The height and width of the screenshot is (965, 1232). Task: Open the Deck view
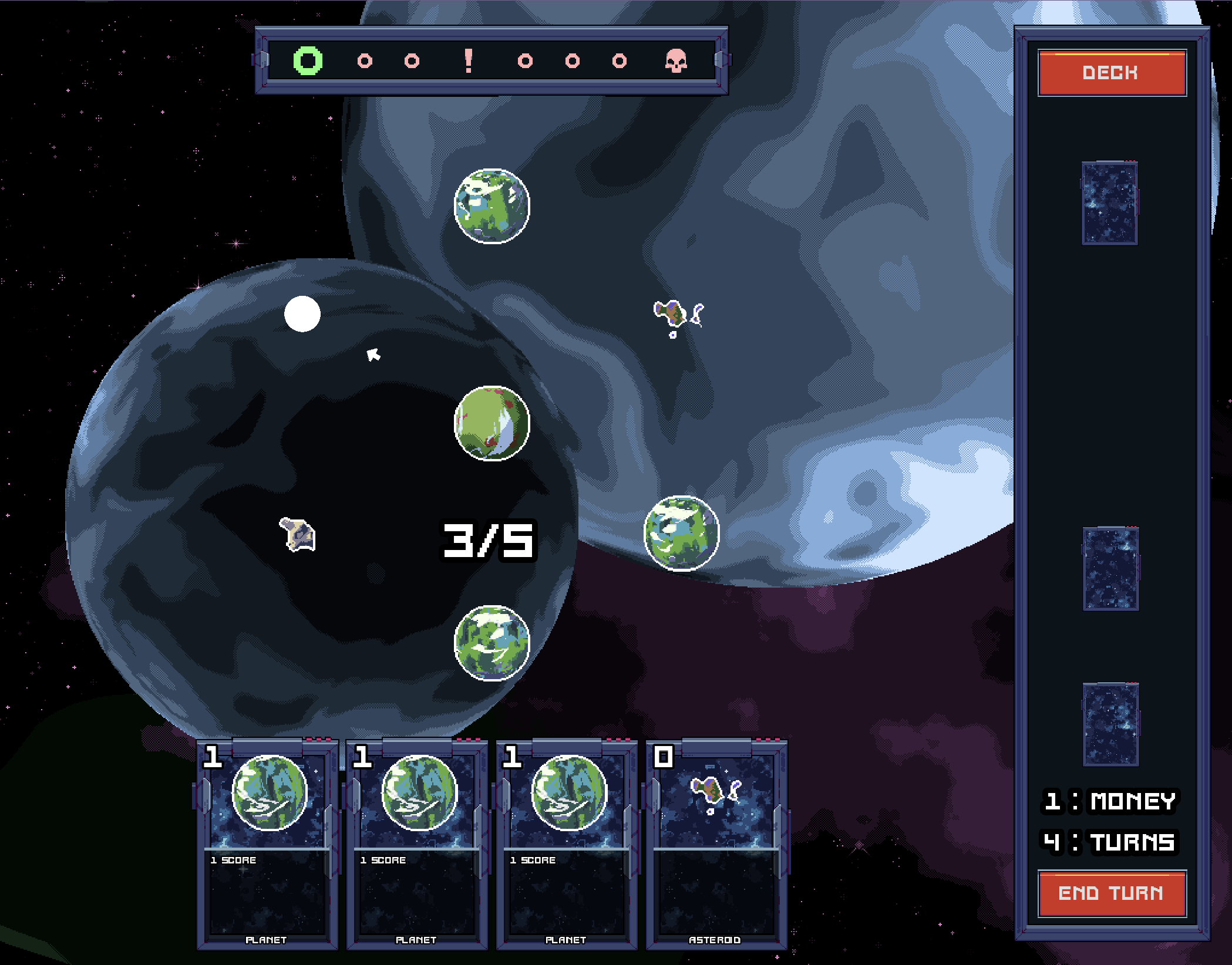click(x=1111, y=73)
